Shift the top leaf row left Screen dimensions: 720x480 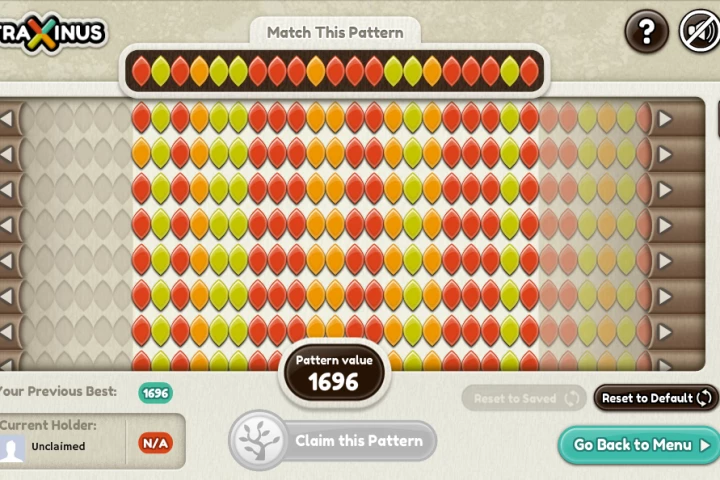click(x=8, y=119)
